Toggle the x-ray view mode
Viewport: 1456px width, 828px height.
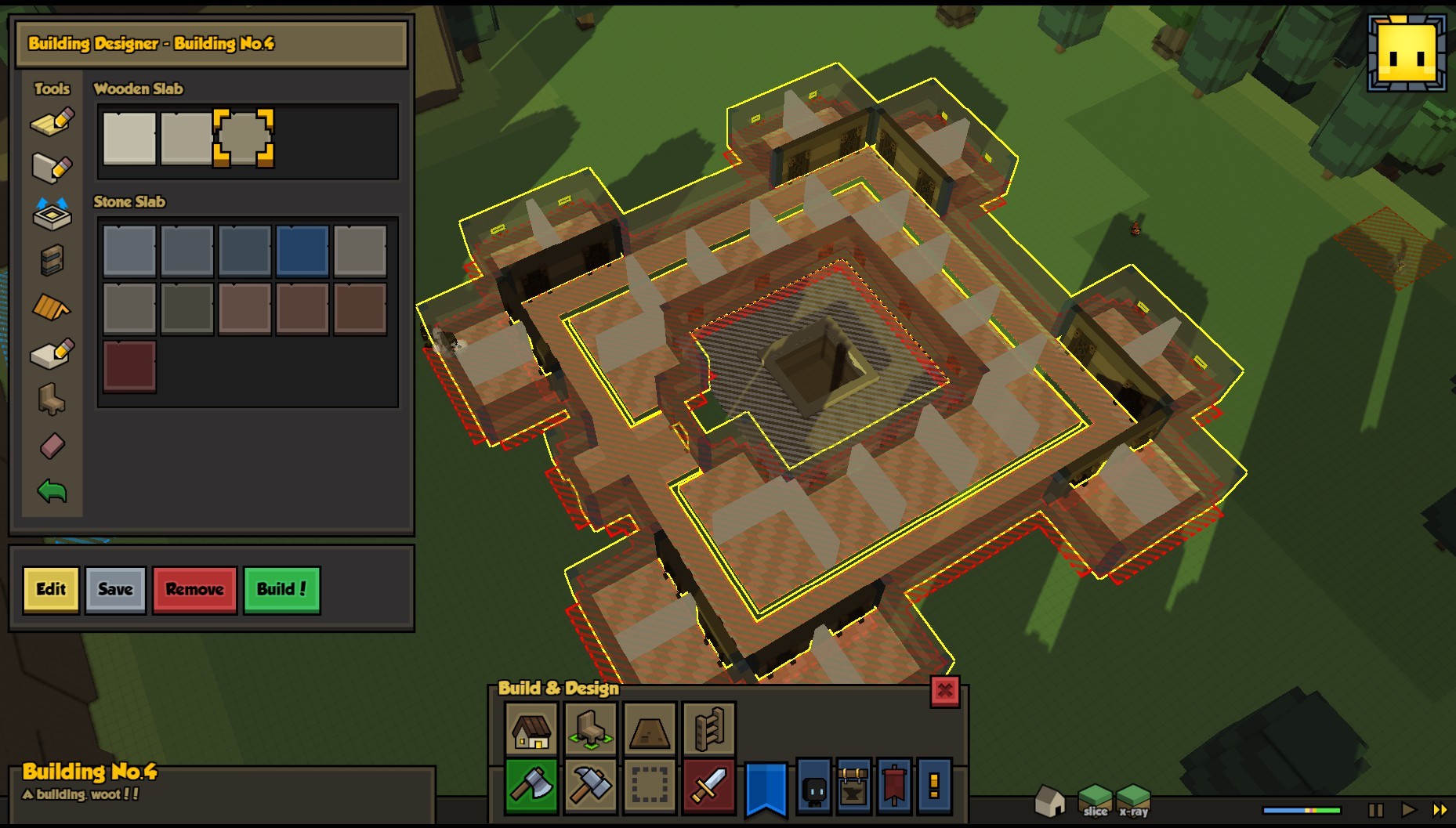click(x=1133, y=801)
